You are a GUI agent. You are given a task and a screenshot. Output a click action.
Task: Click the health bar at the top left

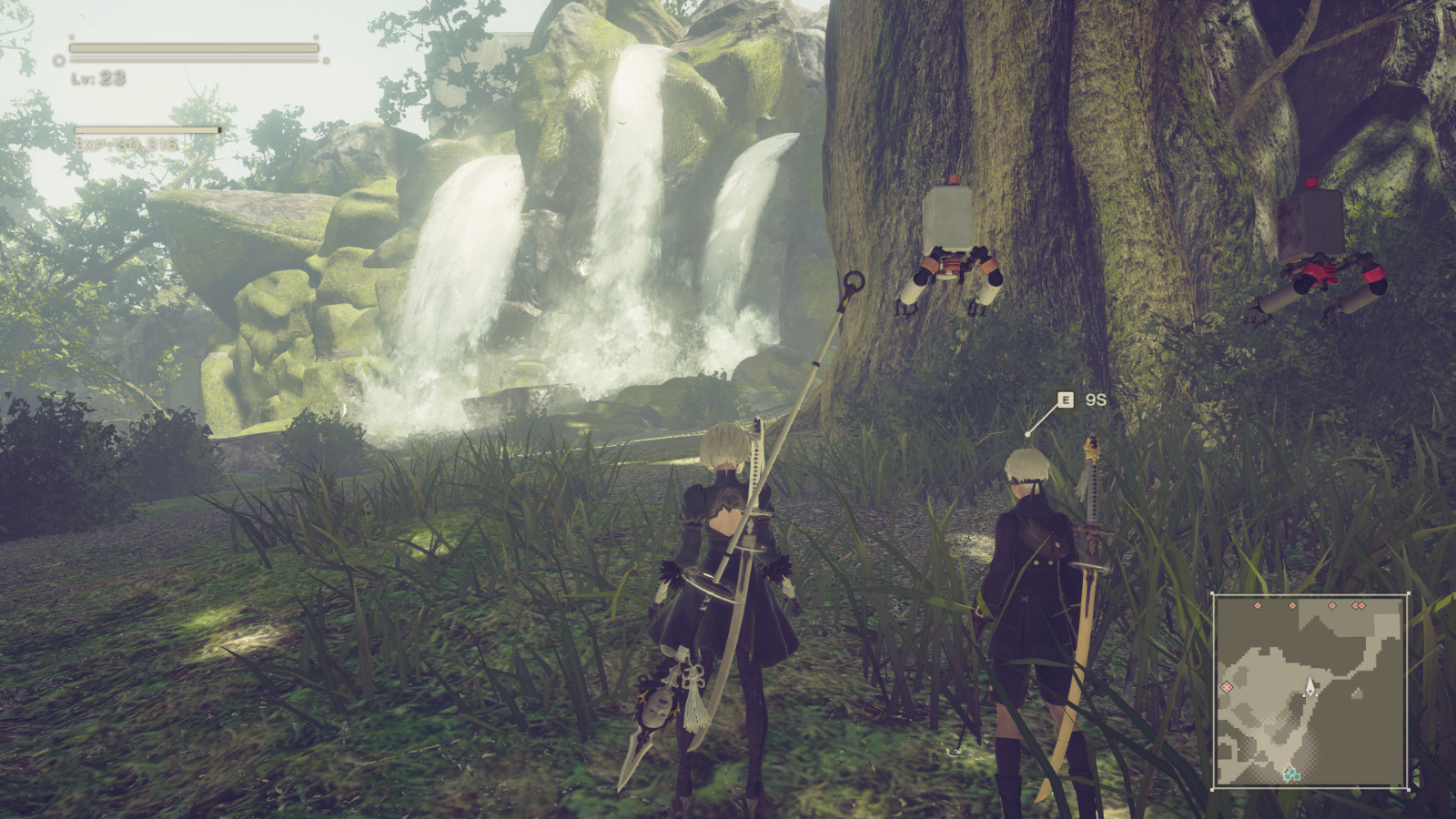(193, 47)
